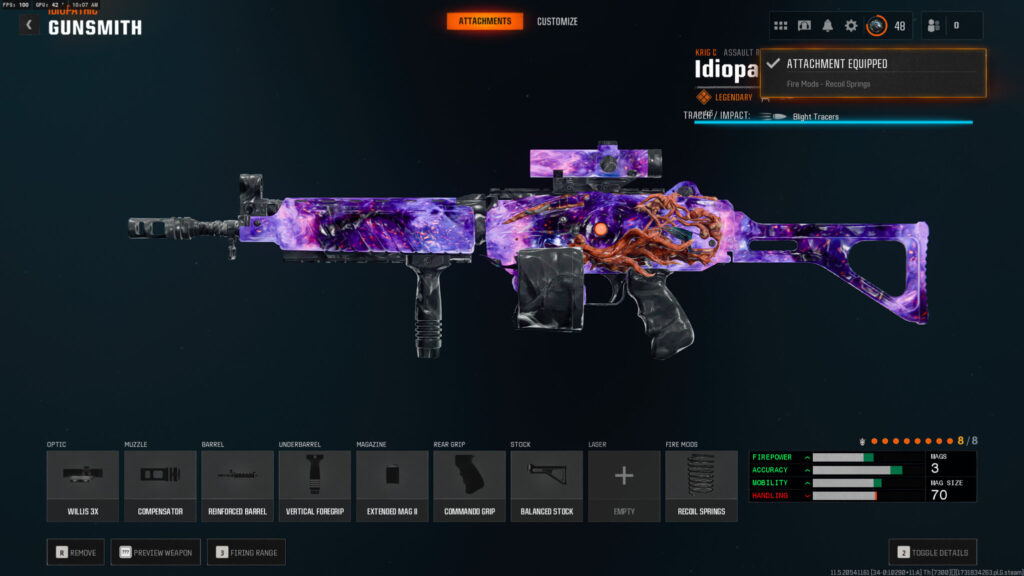1024x576 pixels.
Task: Switch to the Customize tab
Action: point(557,21)
